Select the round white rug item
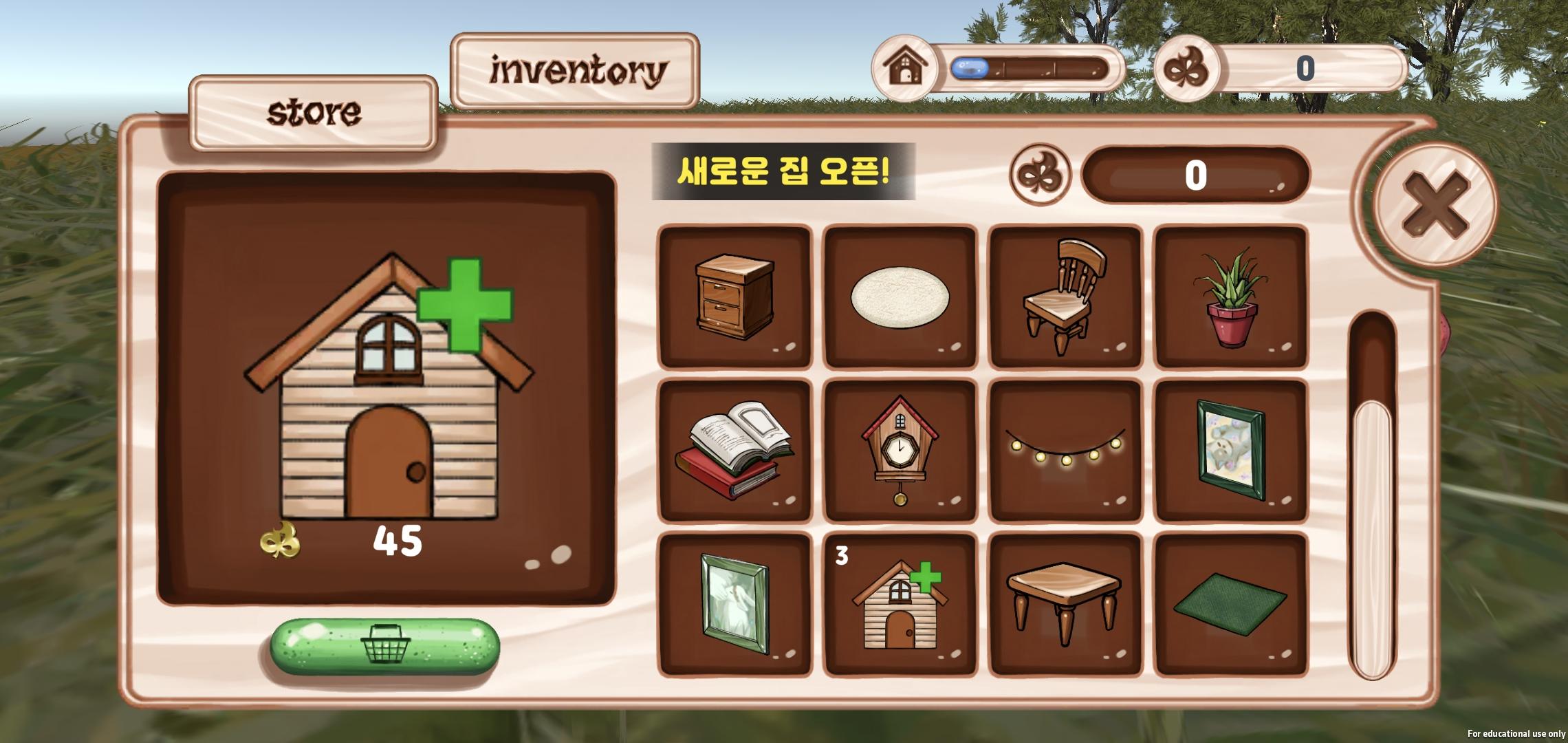Image resolution: width=1568 pixels, height=743 pixels. (900, 296)
